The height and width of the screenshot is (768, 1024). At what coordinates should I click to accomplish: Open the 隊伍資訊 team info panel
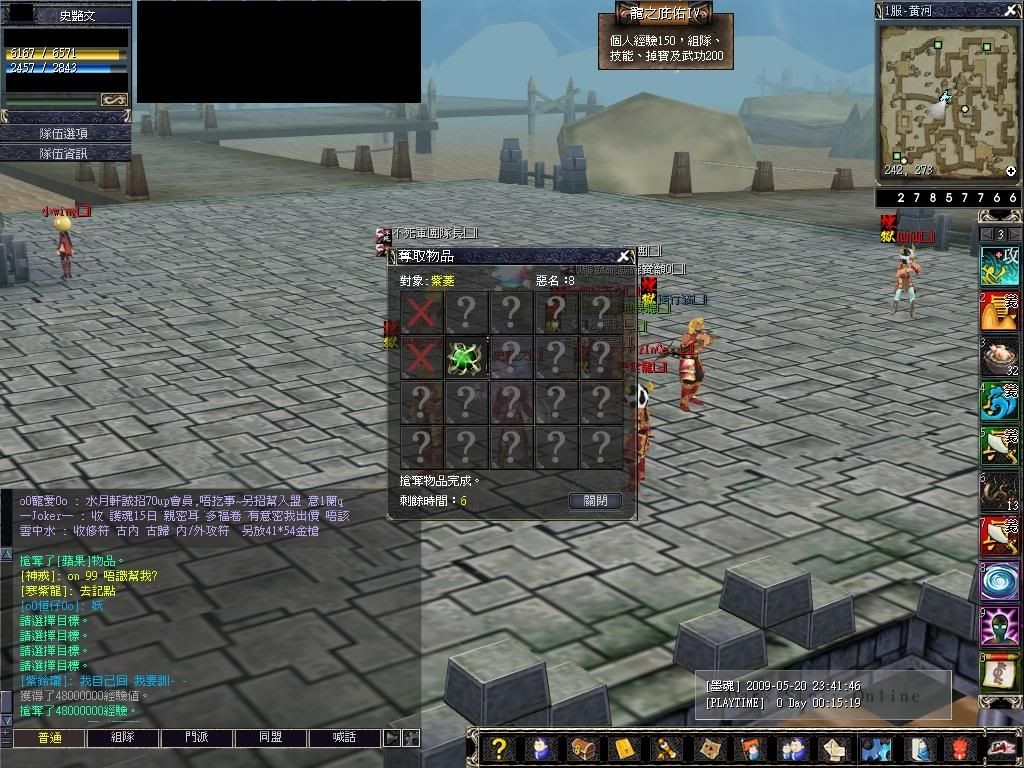coord(65,153)
